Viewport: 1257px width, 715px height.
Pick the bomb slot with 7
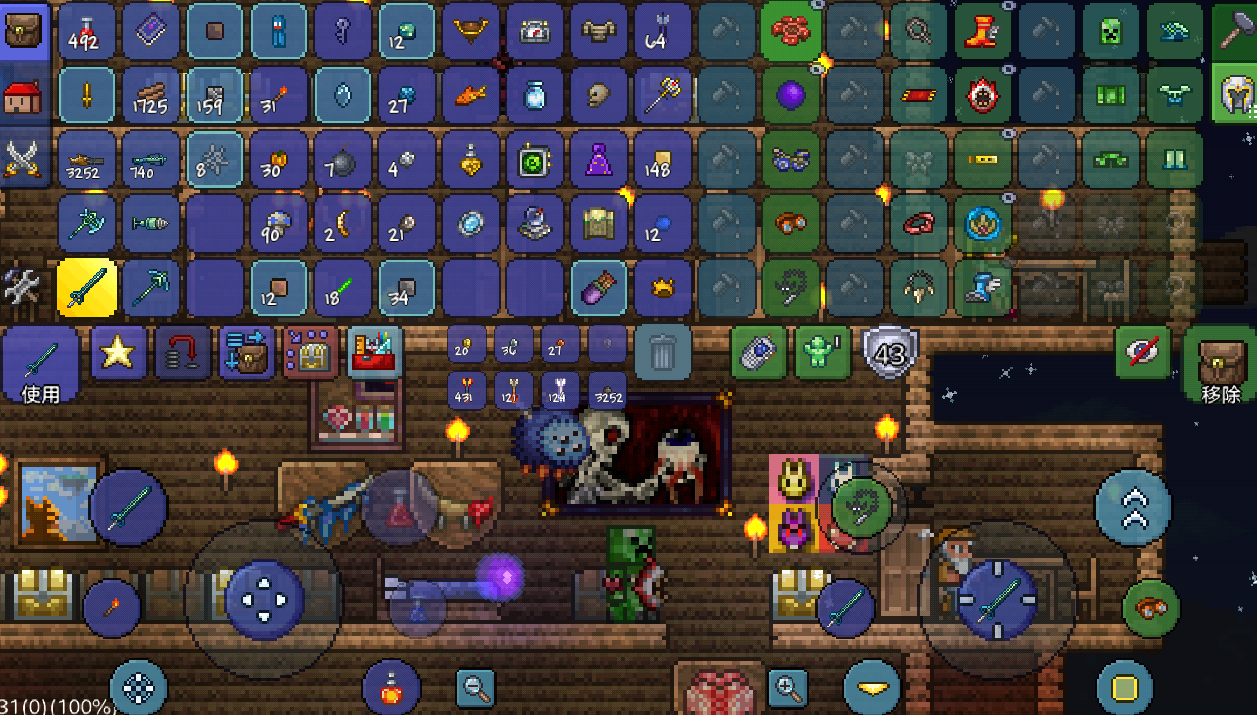point(342,159)
